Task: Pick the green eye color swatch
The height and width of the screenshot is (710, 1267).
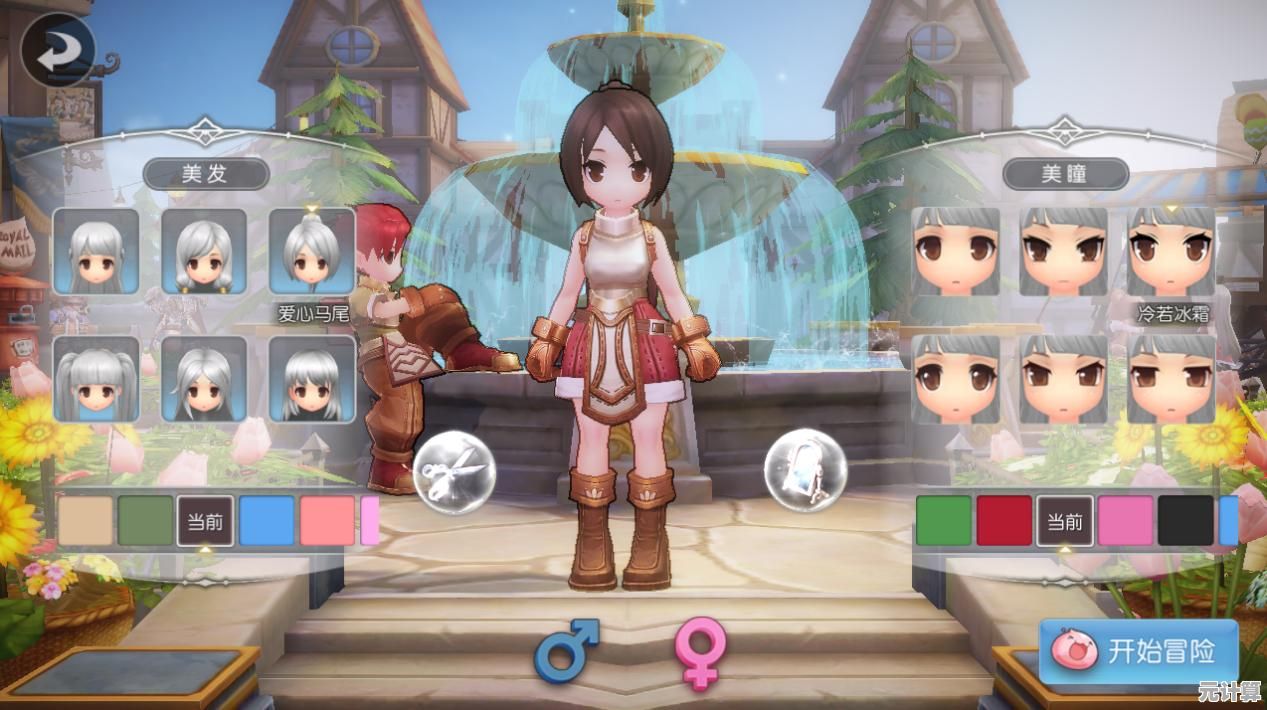Action: pyautogui.click(x=943, y=521)
